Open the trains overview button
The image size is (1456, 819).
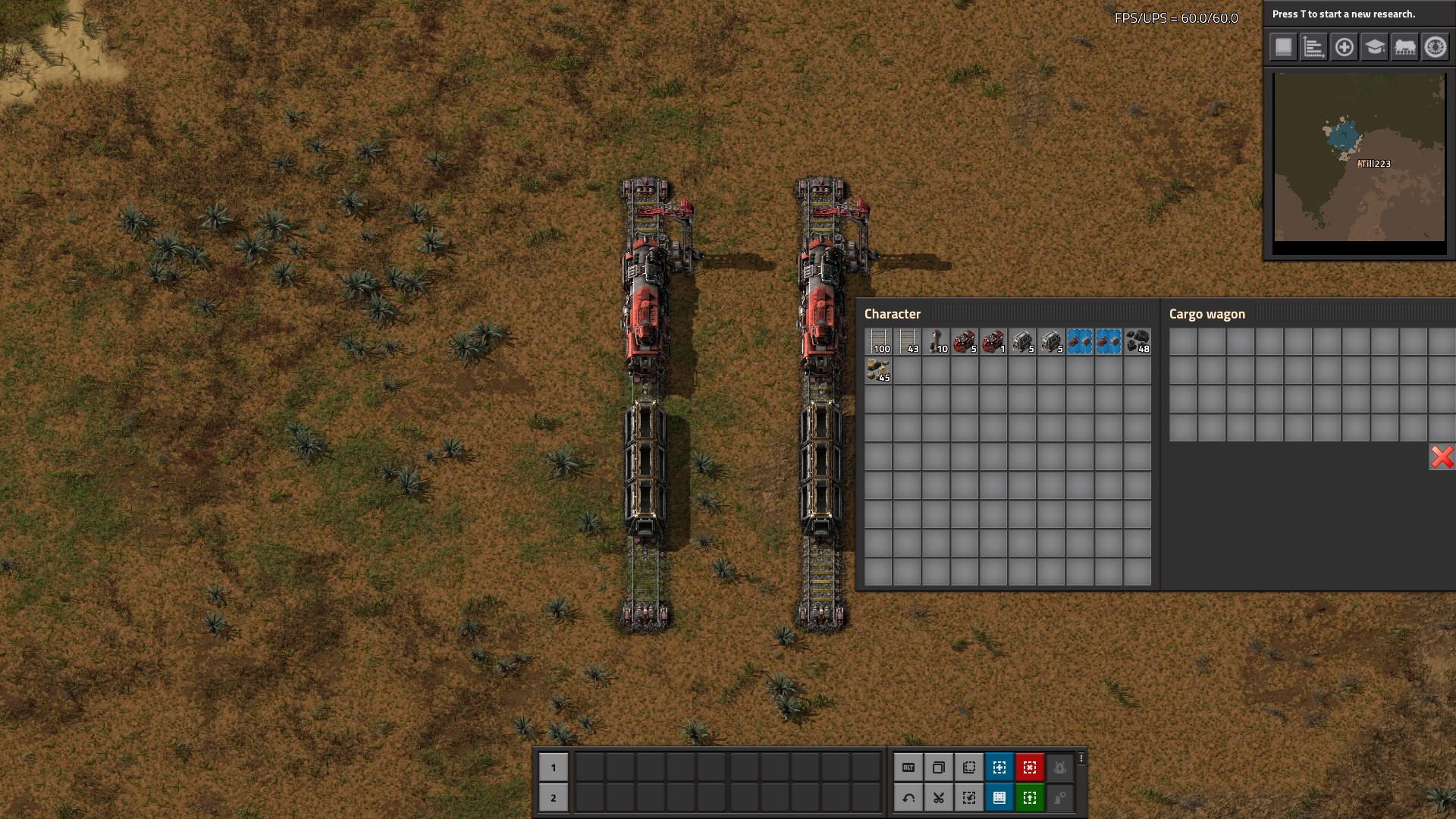pyautogui.click(x=1404, y=47)
